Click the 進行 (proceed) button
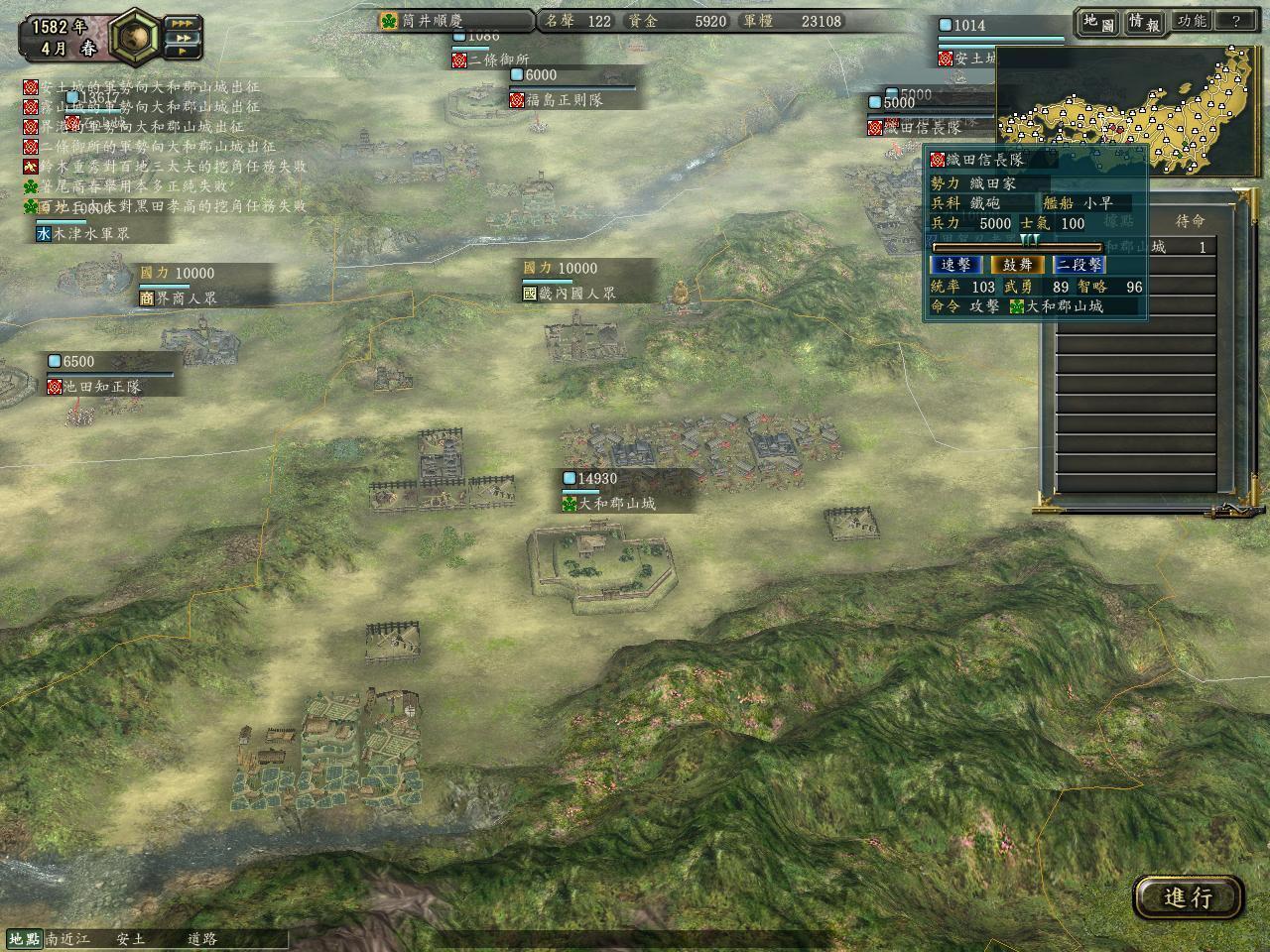 coord(1188,897)
